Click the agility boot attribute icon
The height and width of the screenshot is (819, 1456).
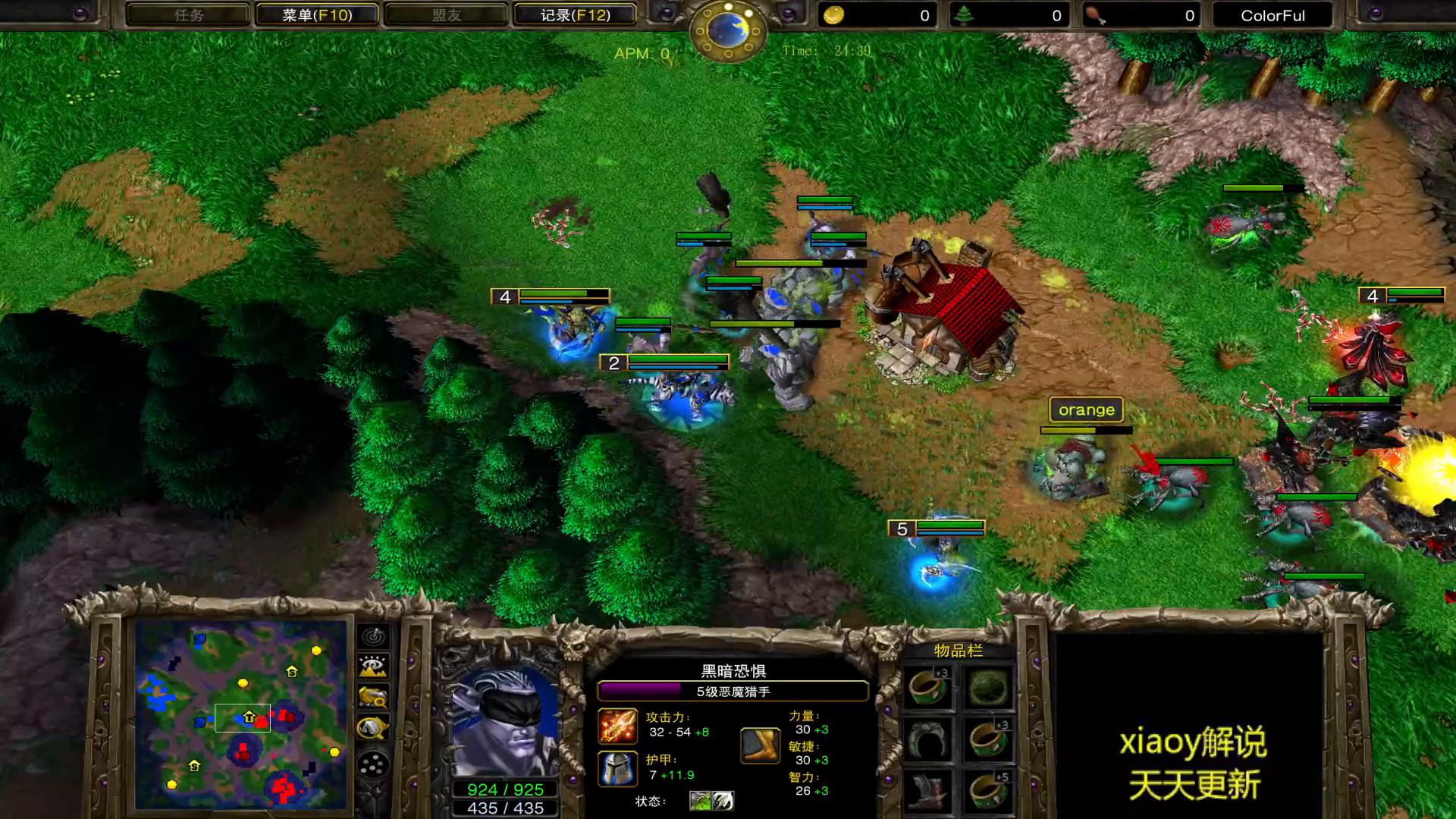click(760, 745)
